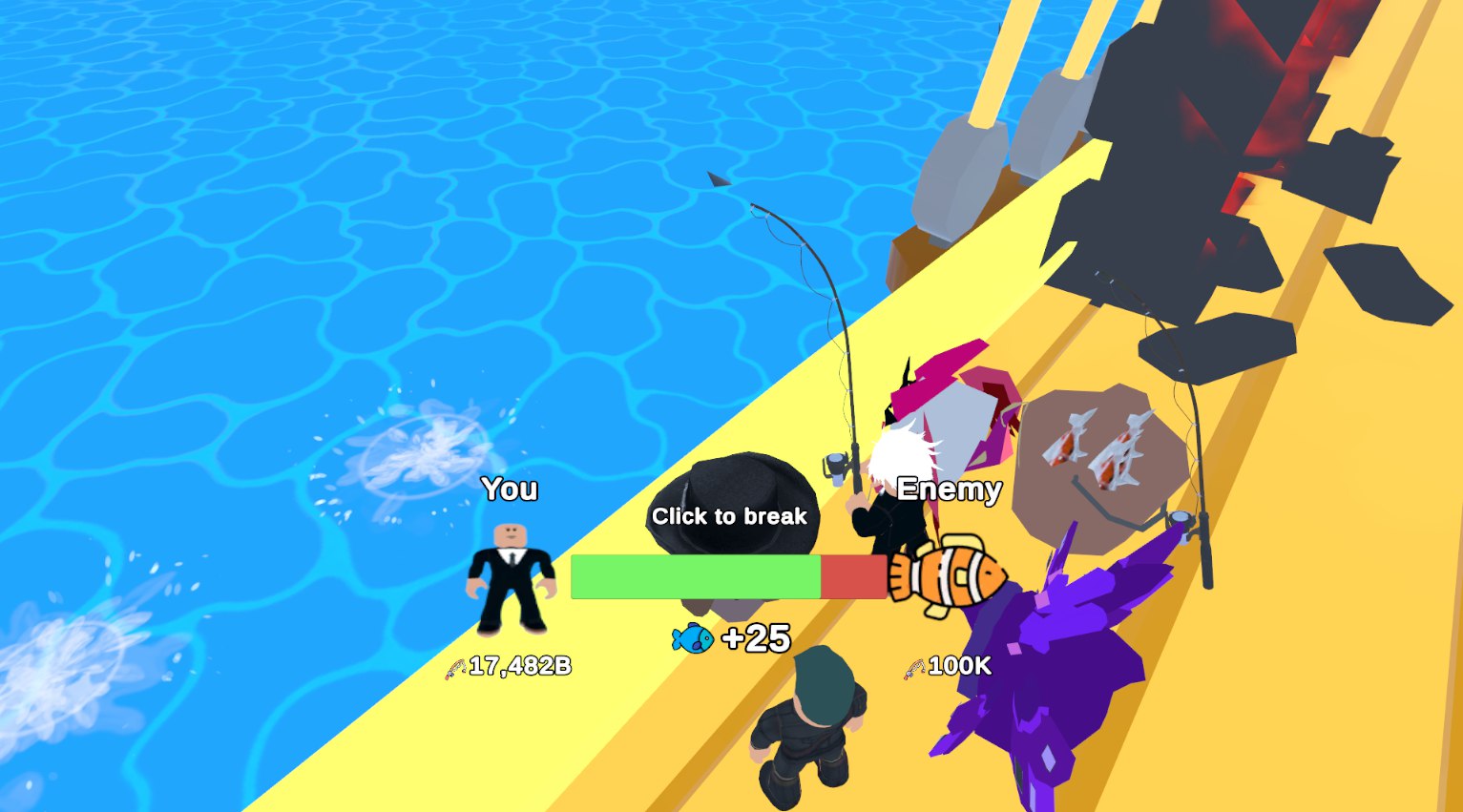Image resolution: width=1463 pixels, height=812 pixels.
Task: Click the Enemy nametag
Action: point(951,489)
